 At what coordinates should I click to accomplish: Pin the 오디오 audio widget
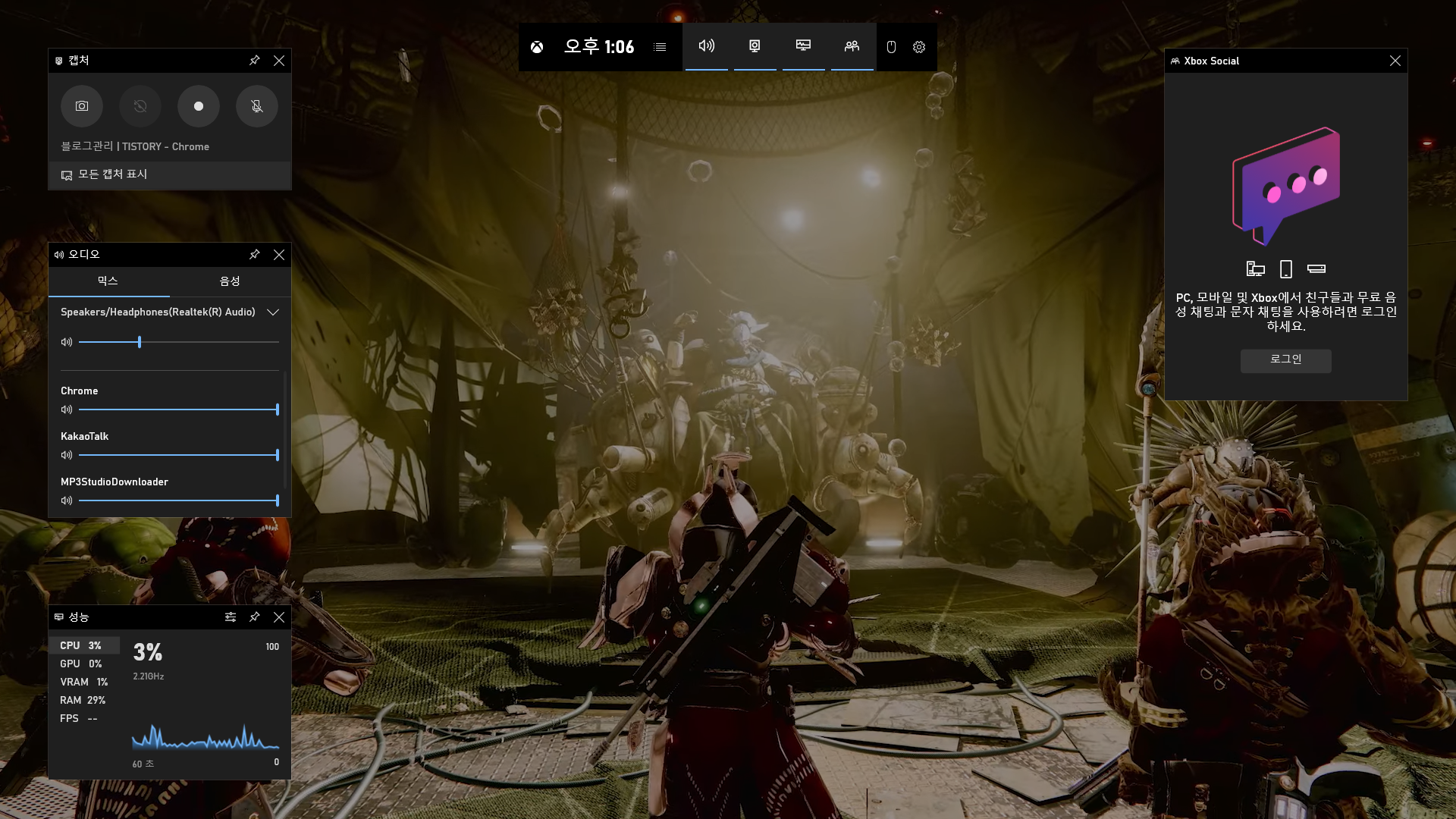255,255
